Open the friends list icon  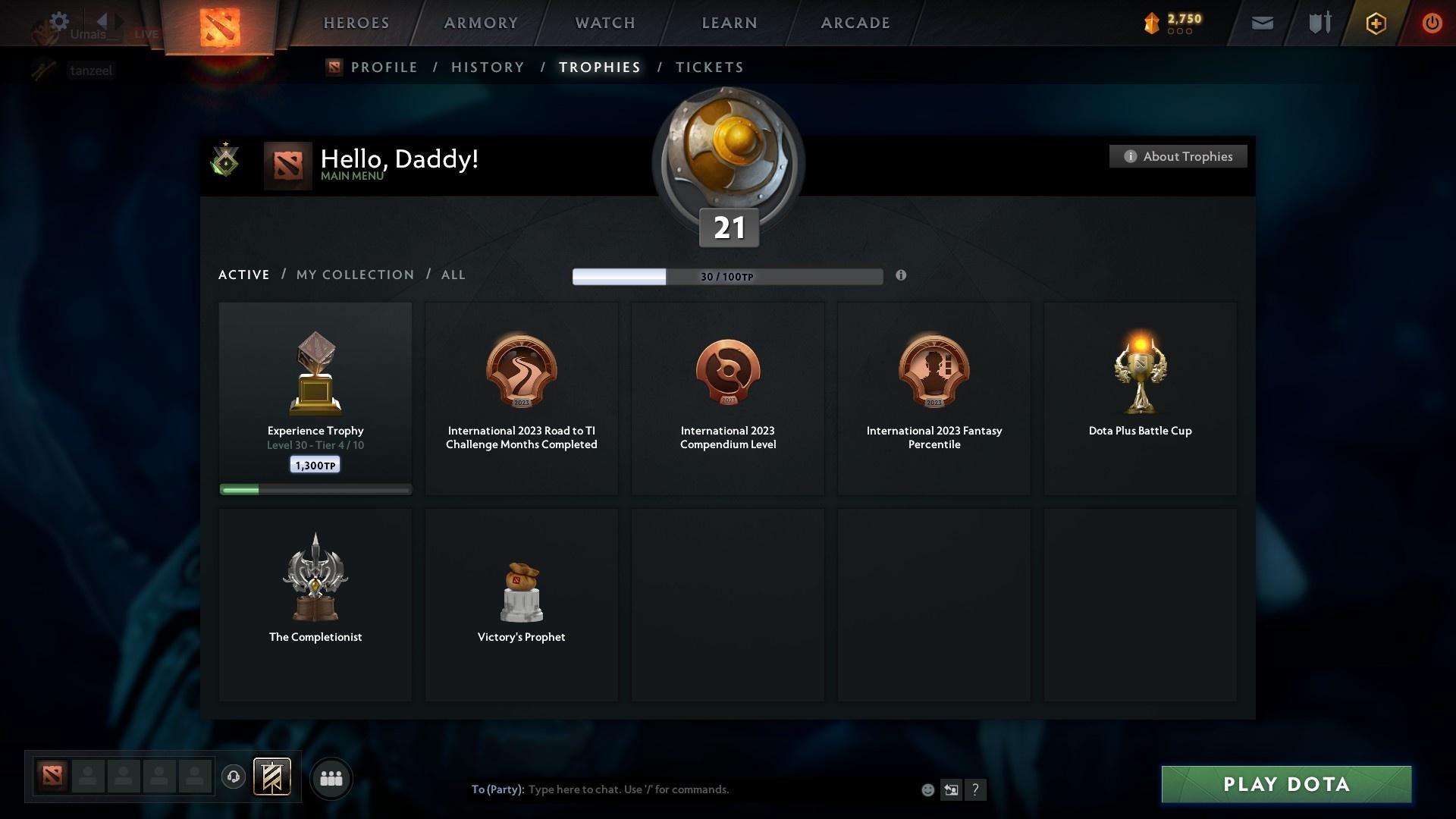(331, 778)
